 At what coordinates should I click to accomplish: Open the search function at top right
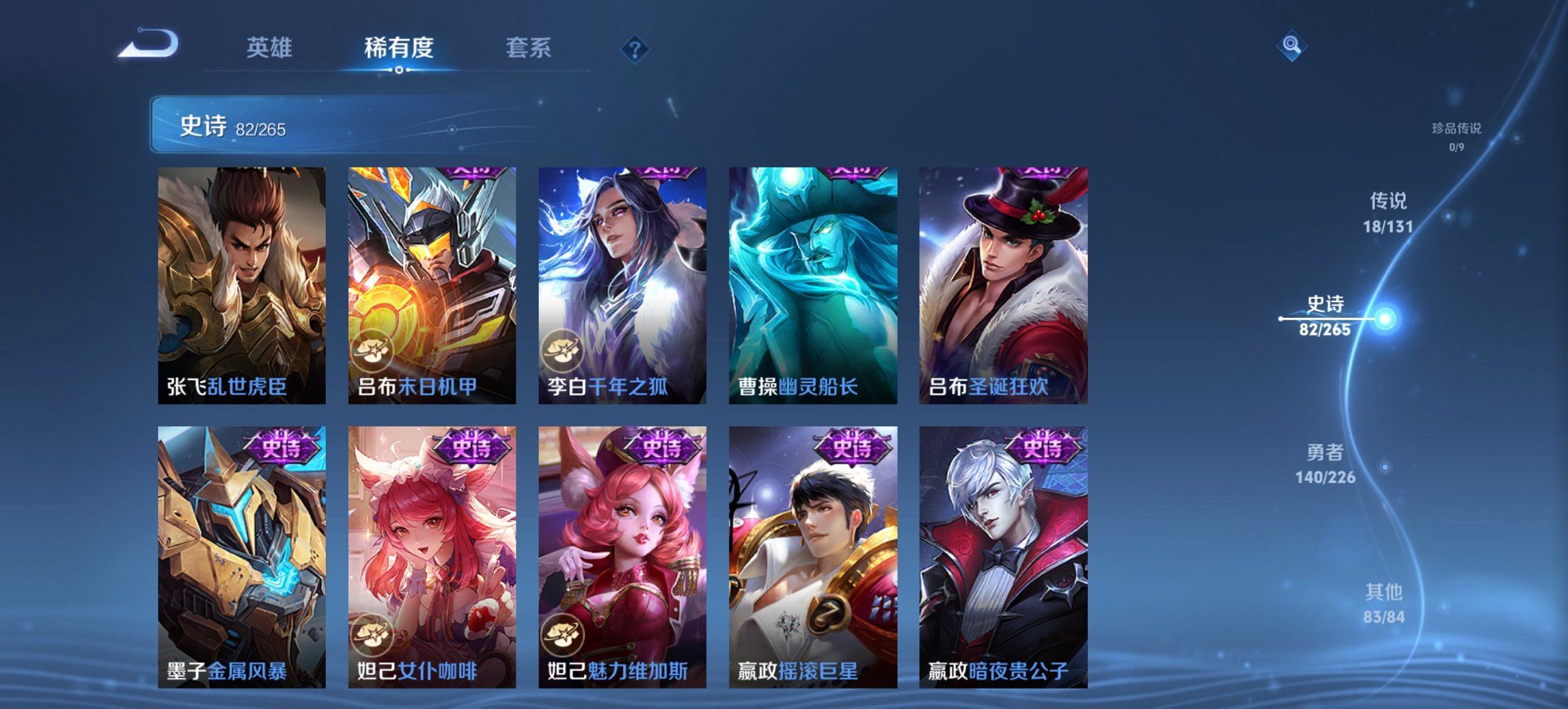pos(1290,45)
